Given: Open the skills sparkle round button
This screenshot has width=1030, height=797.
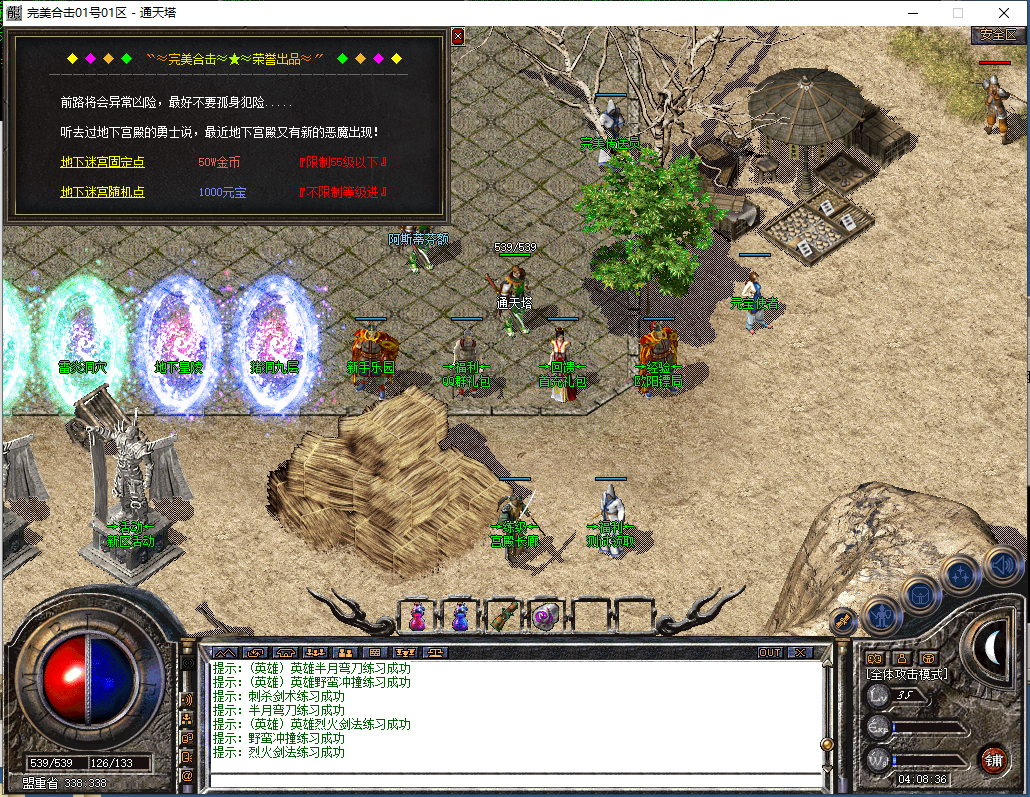Looking at the screenshot, I should [961, 574].
